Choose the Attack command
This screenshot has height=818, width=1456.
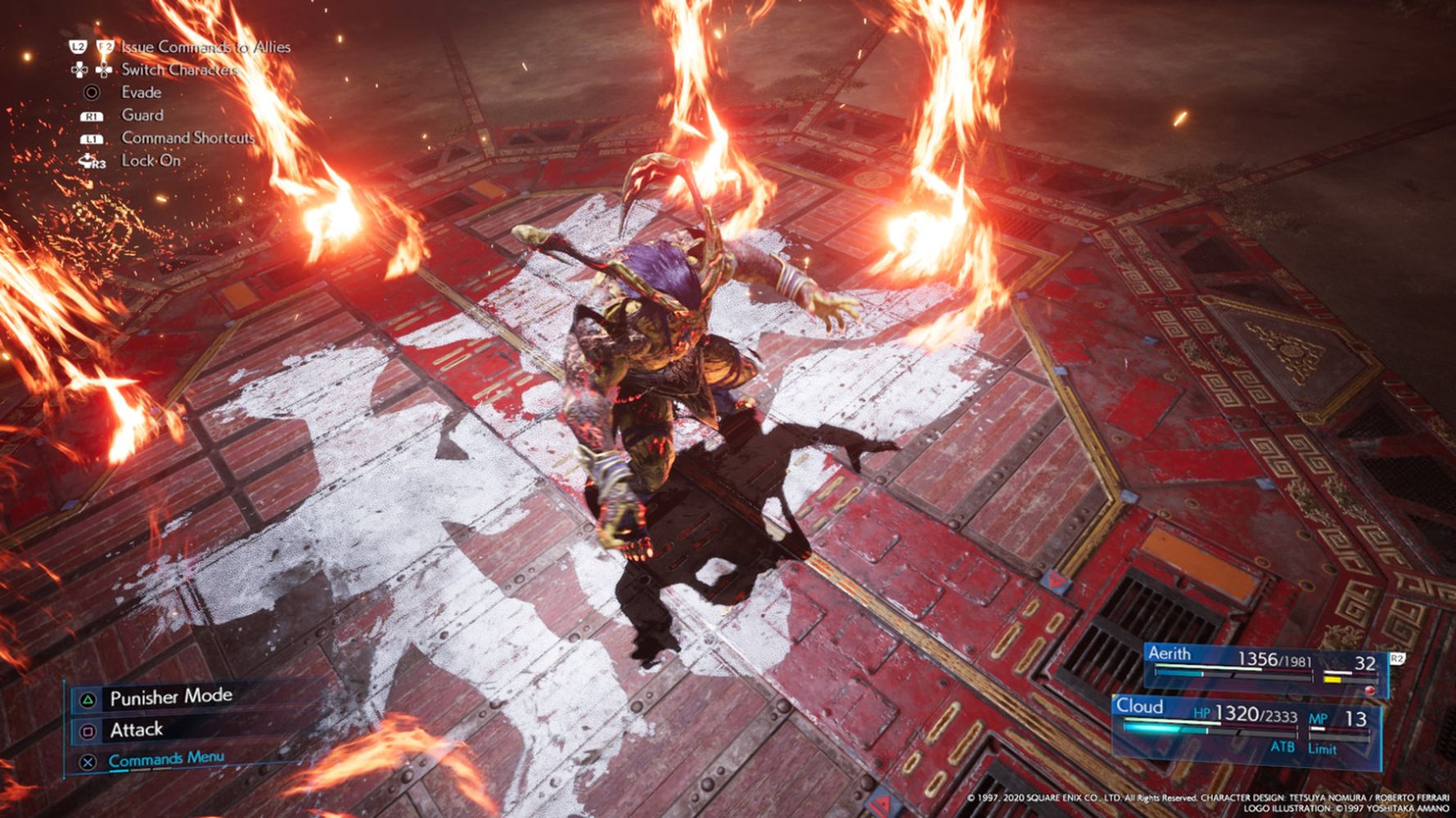click(x=136, y=730)
